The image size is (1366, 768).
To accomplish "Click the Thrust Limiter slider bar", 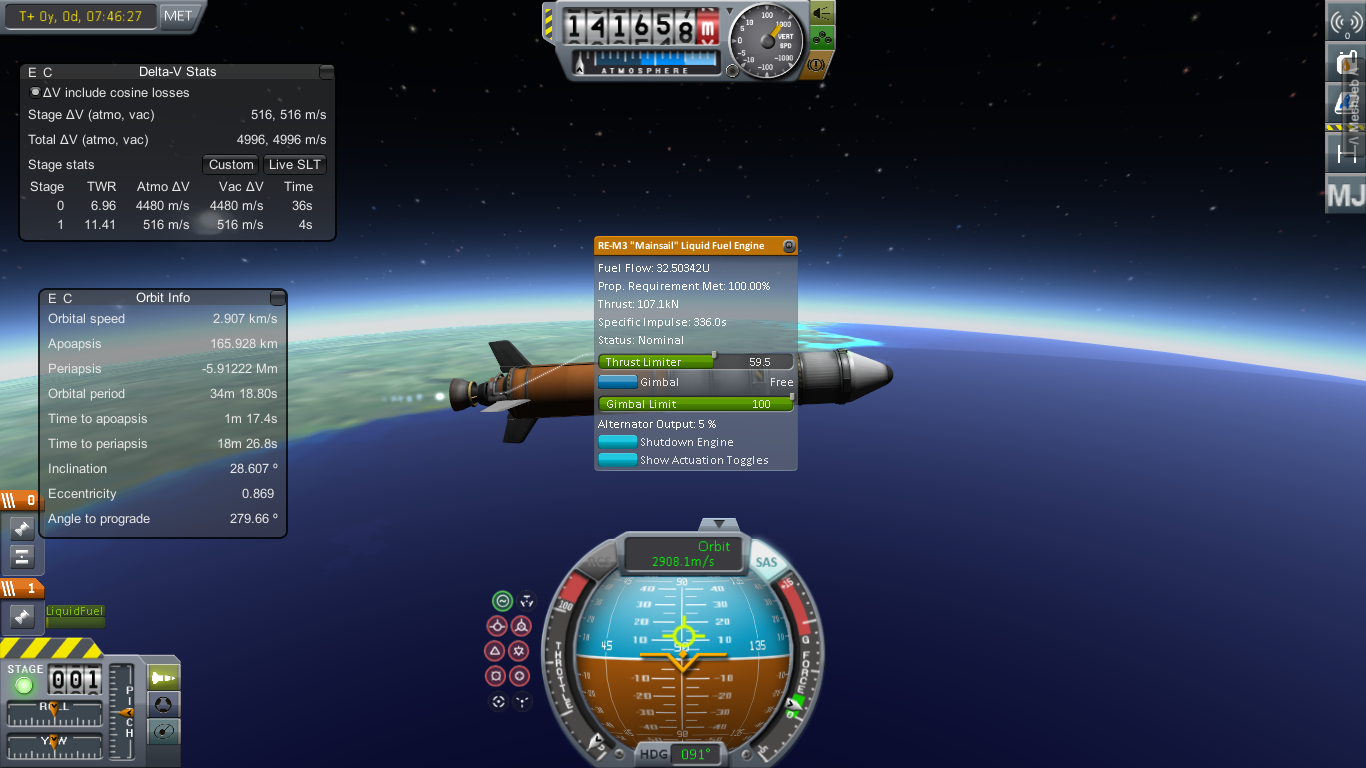I will 696,362.
